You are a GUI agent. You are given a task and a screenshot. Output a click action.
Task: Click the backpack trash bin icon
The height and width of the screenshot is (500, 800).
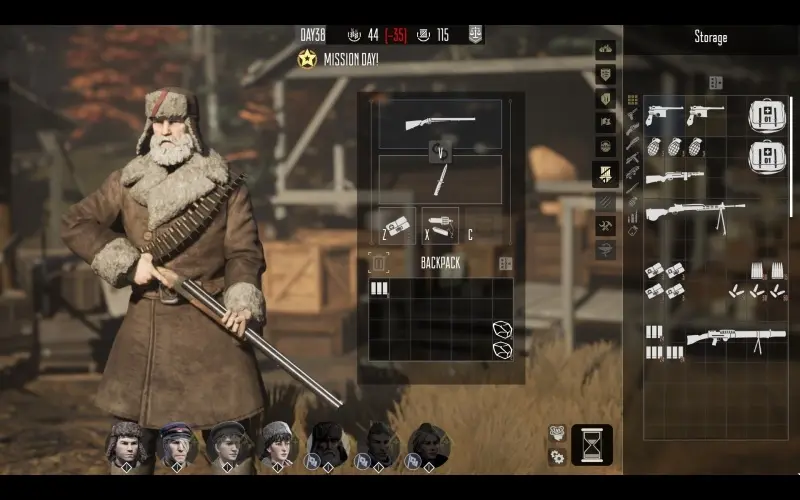(379, 264)
